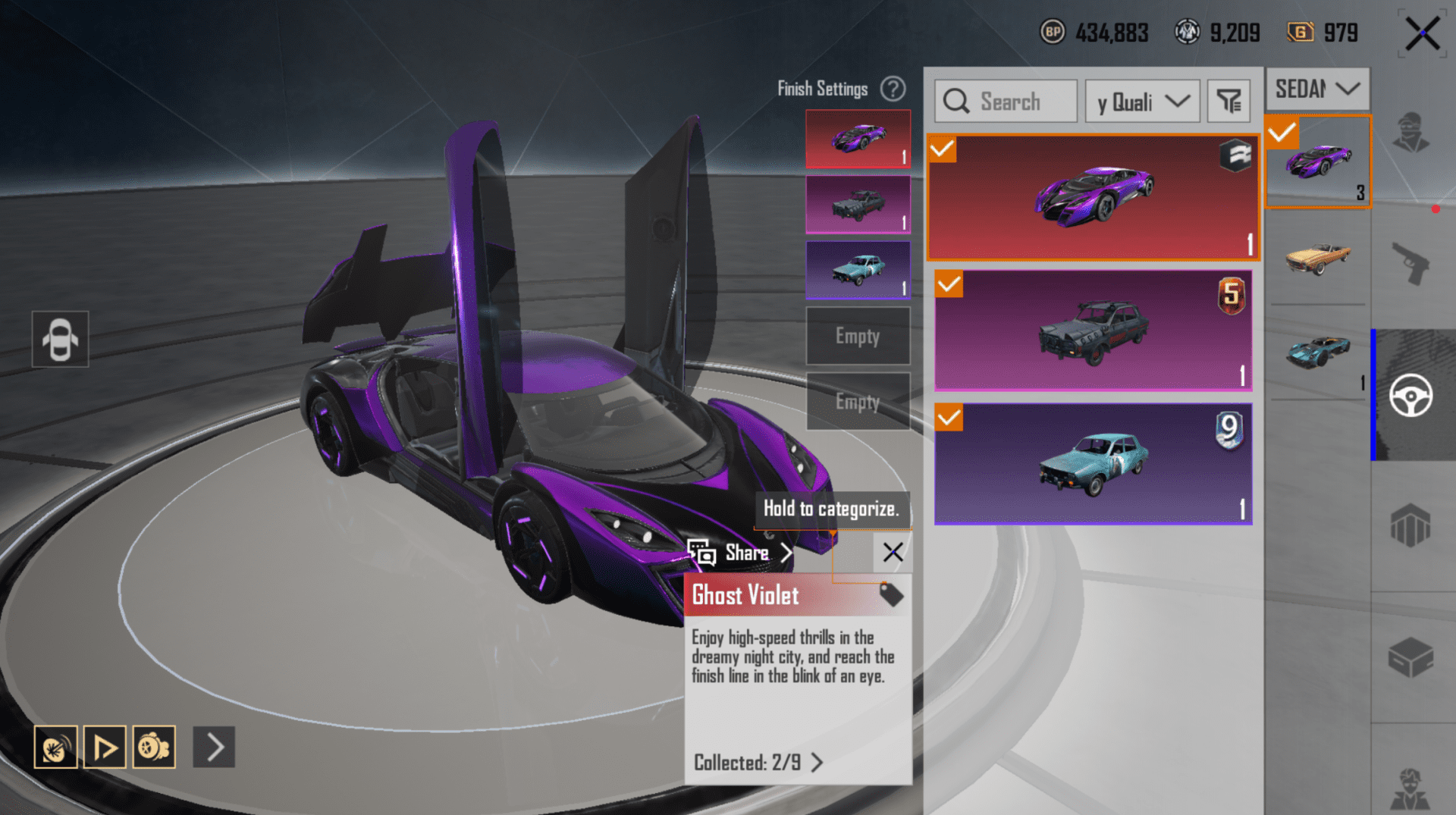
Task: Switch to the pistol weapons tab
Action: [x=1410, y=263]
